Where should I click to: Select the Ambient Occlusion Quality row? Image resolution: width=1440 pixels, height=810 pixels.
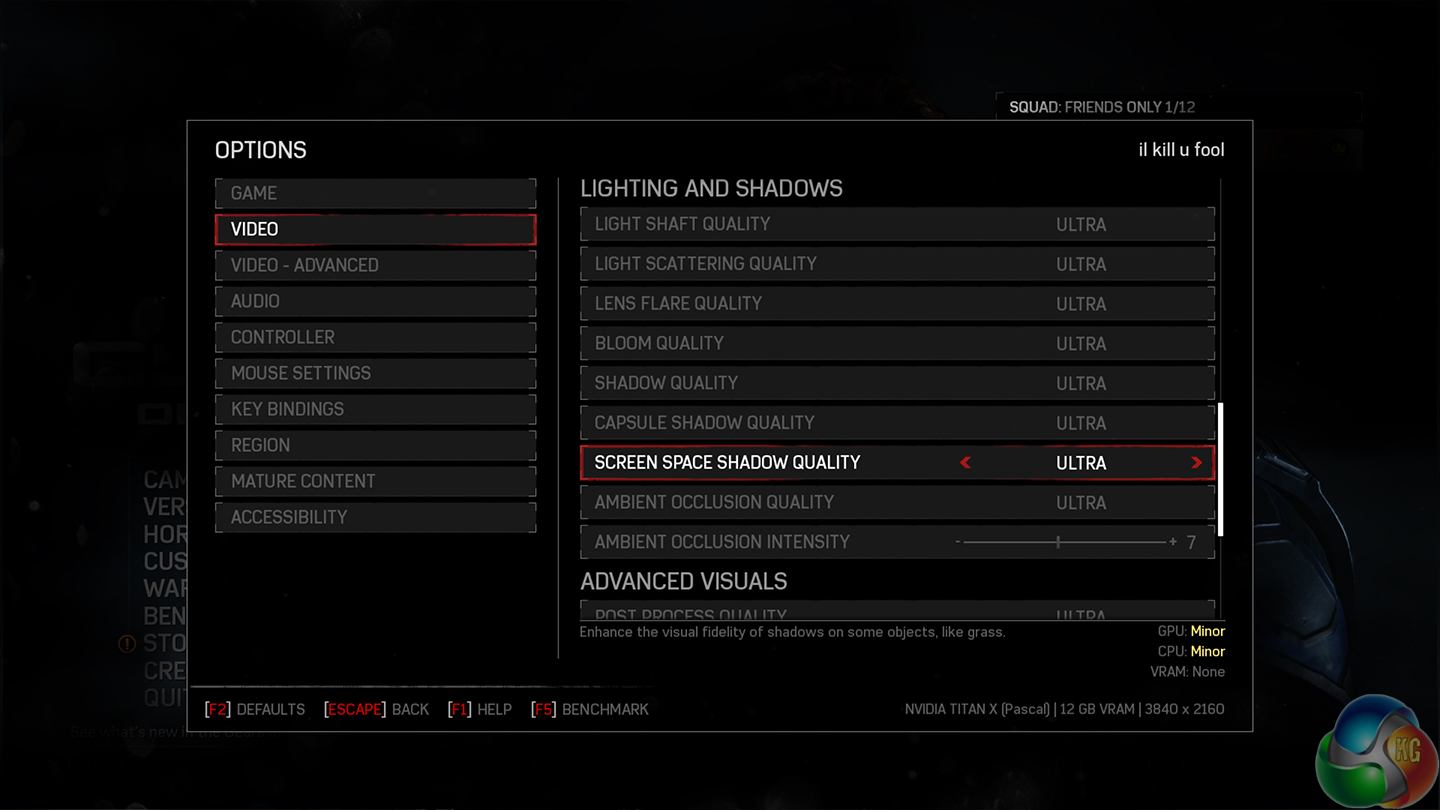click(x=897, y=502)
